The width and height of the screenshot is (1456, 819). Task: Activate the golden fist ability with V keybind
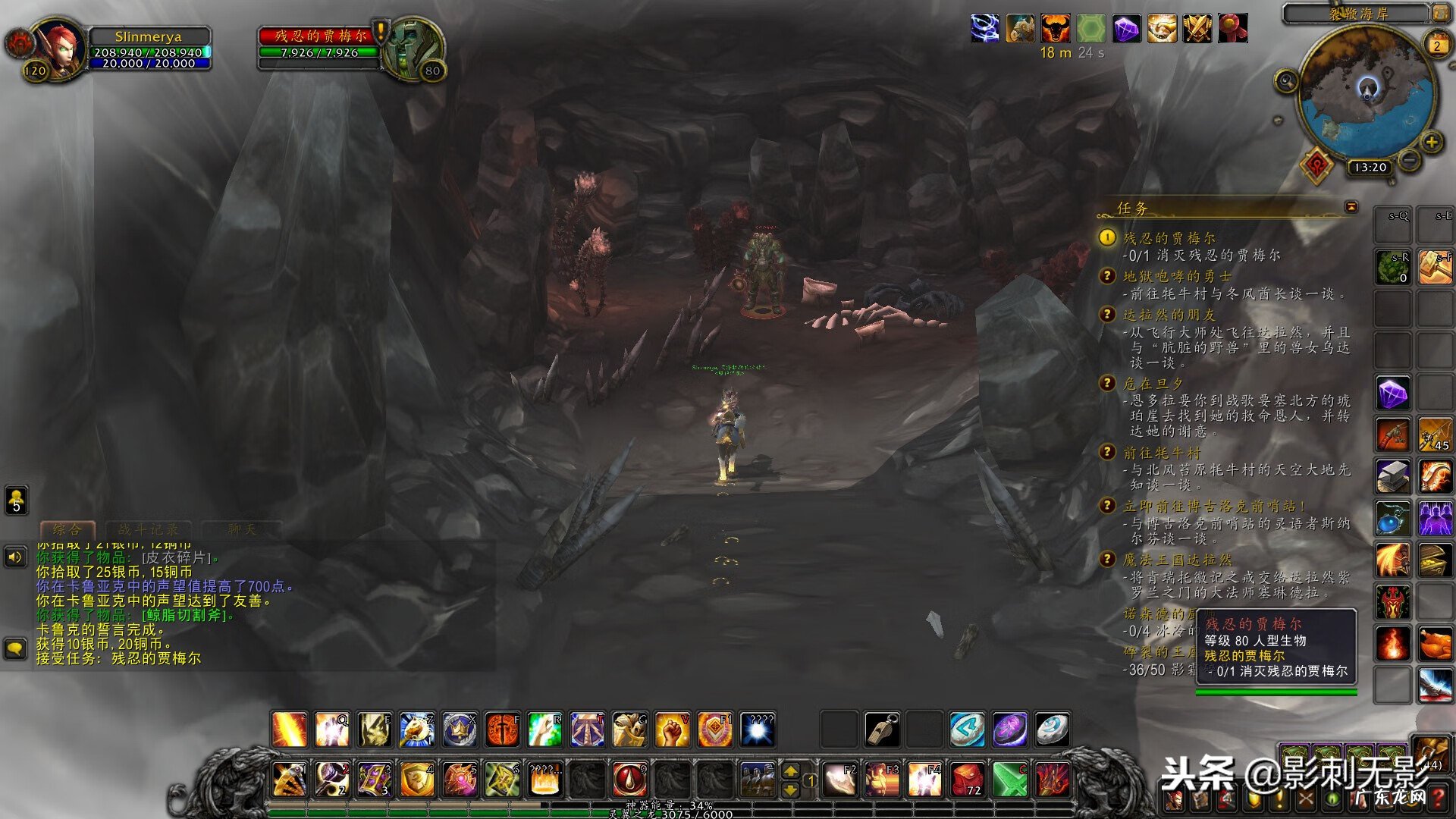pyautogui.click(x=672, y=730)
